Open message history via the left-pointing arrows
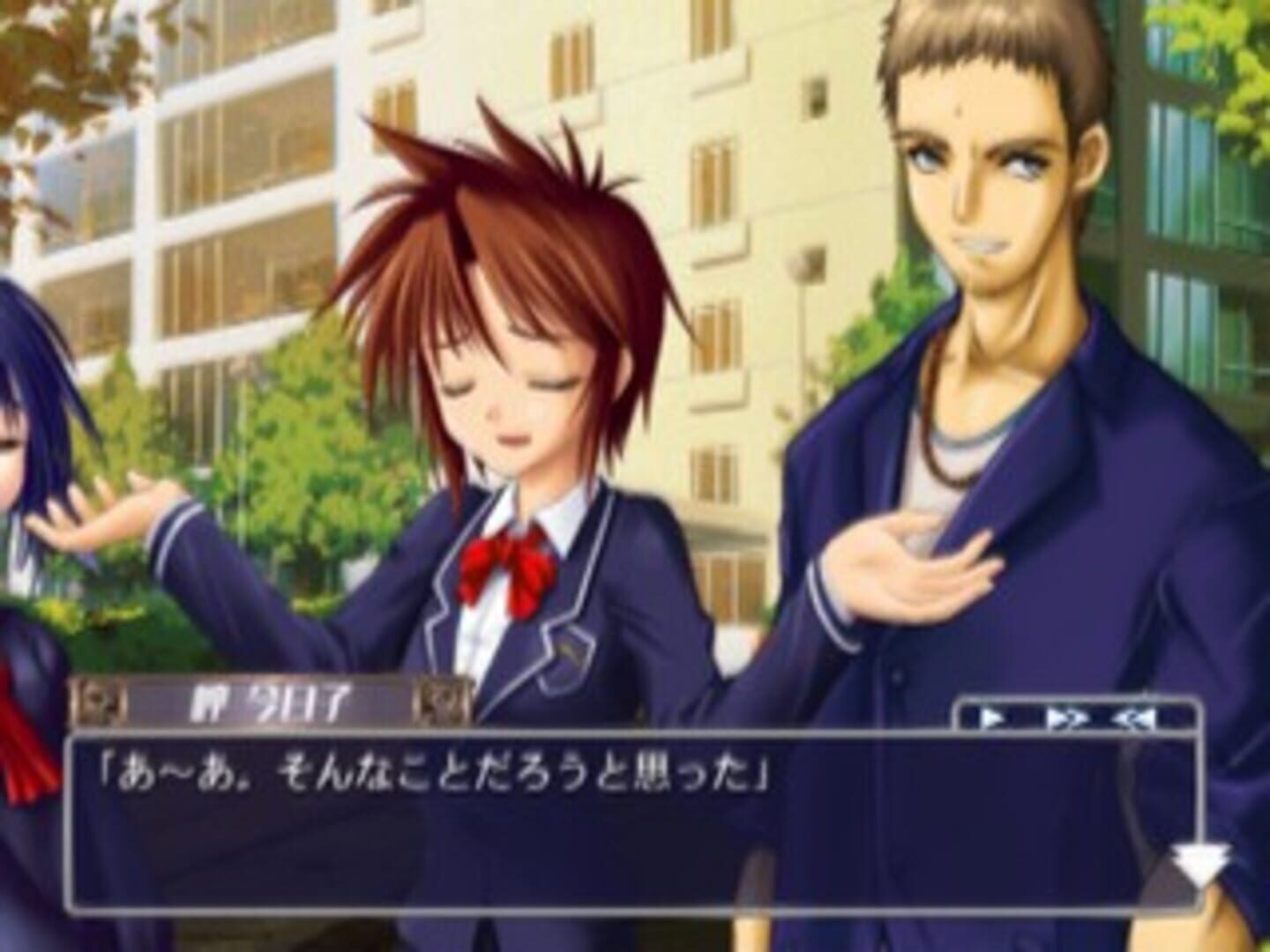Viewport: 1270px width, 952px height. 1133,716
